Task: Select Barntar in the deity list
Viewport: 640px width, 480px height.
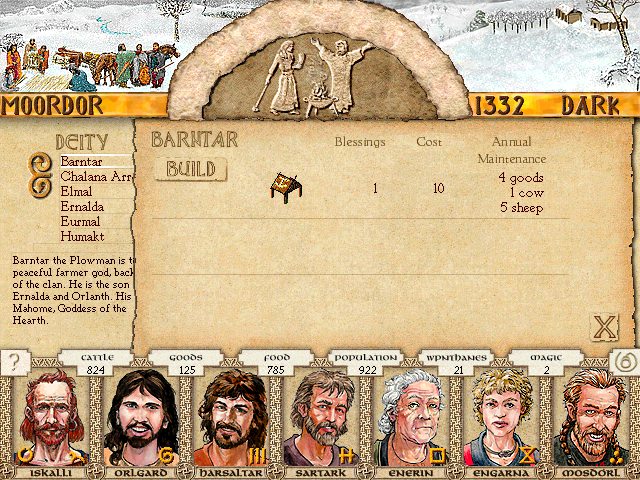Action: click(82, 161)
